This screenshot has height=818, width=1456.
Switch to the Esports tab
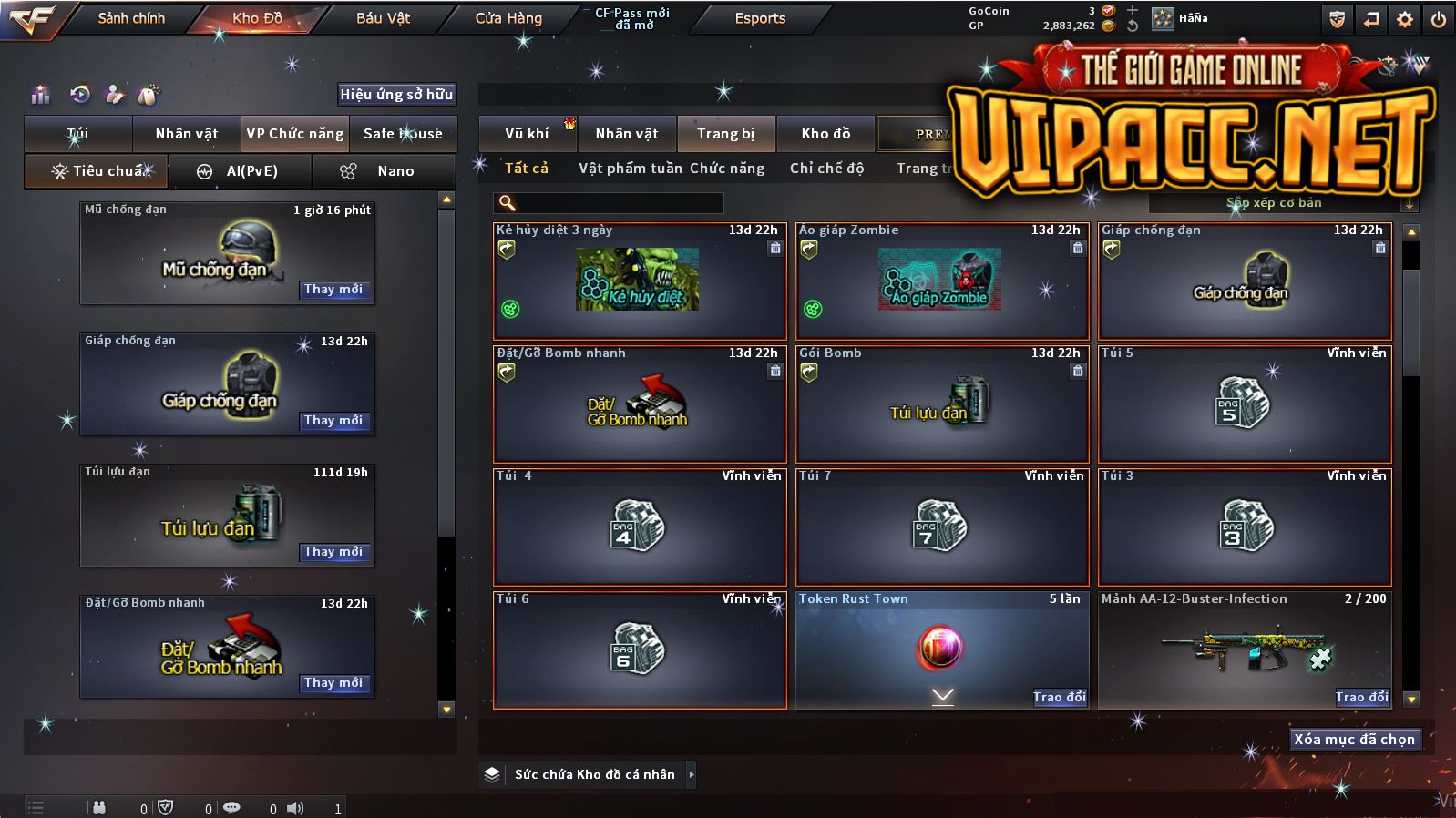coord(760,18)
